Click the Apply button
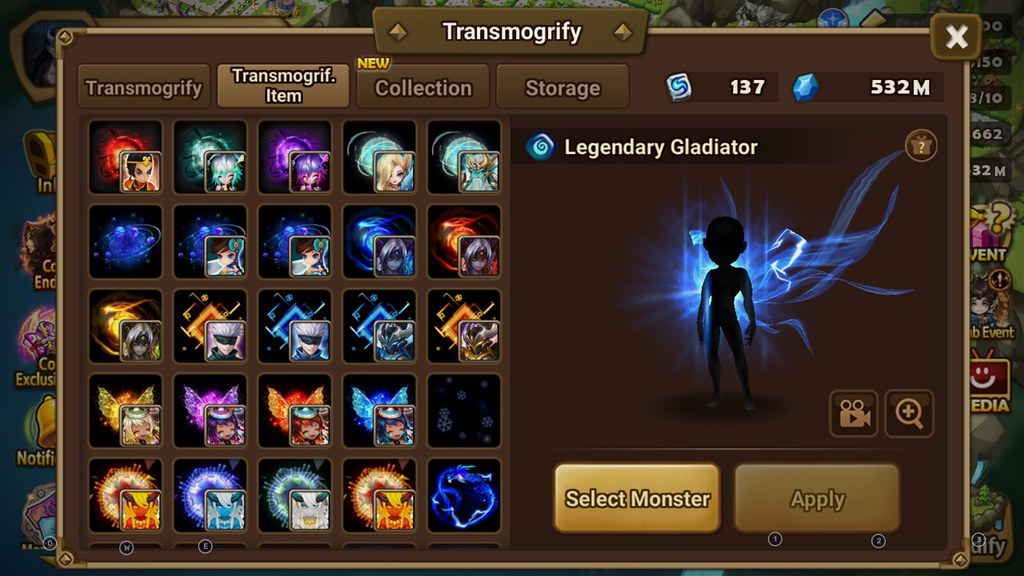 [817, 498]
